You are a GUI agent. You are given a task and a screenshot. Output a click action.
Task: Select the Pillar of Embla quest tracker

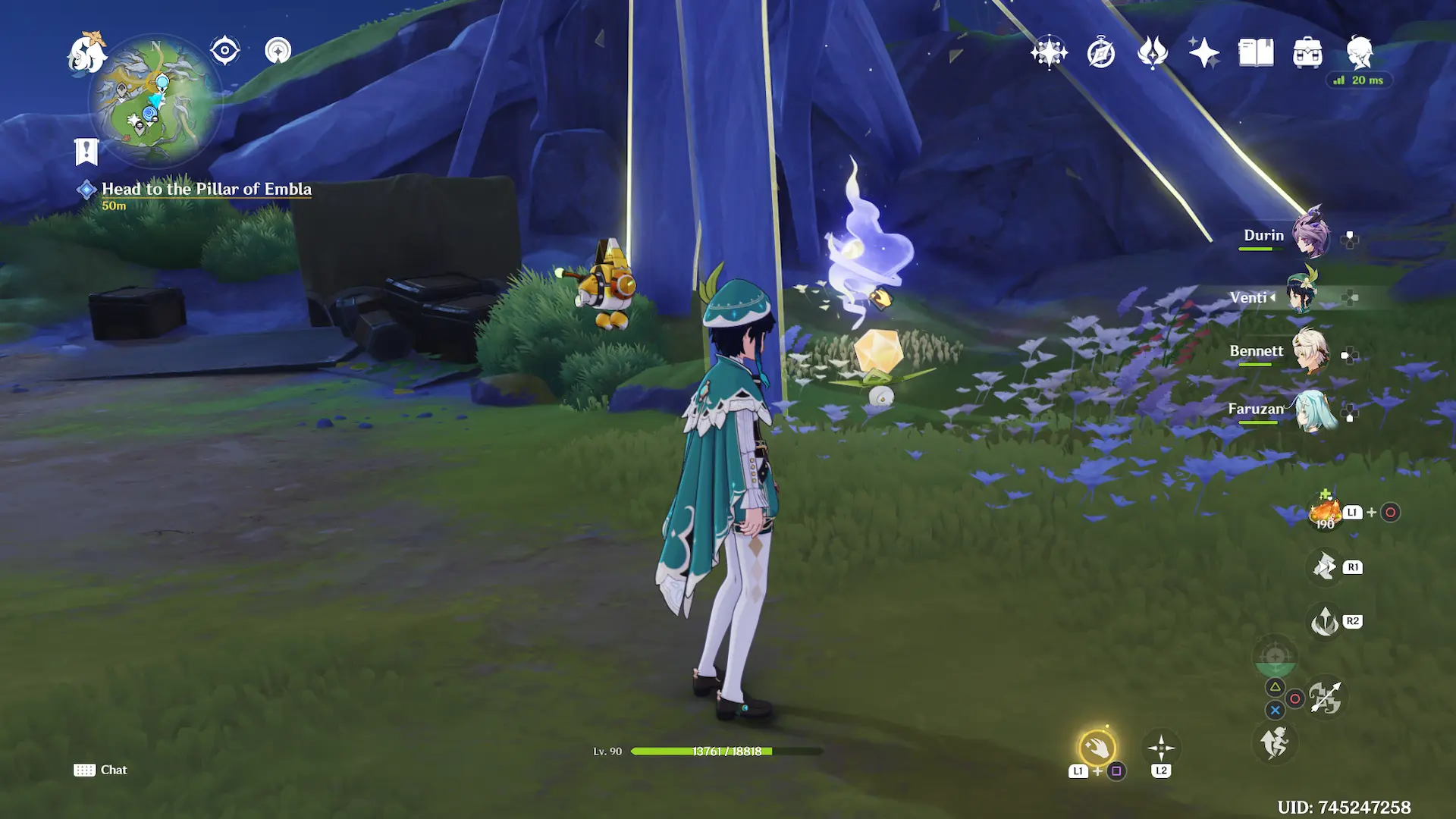coord(206,190)
